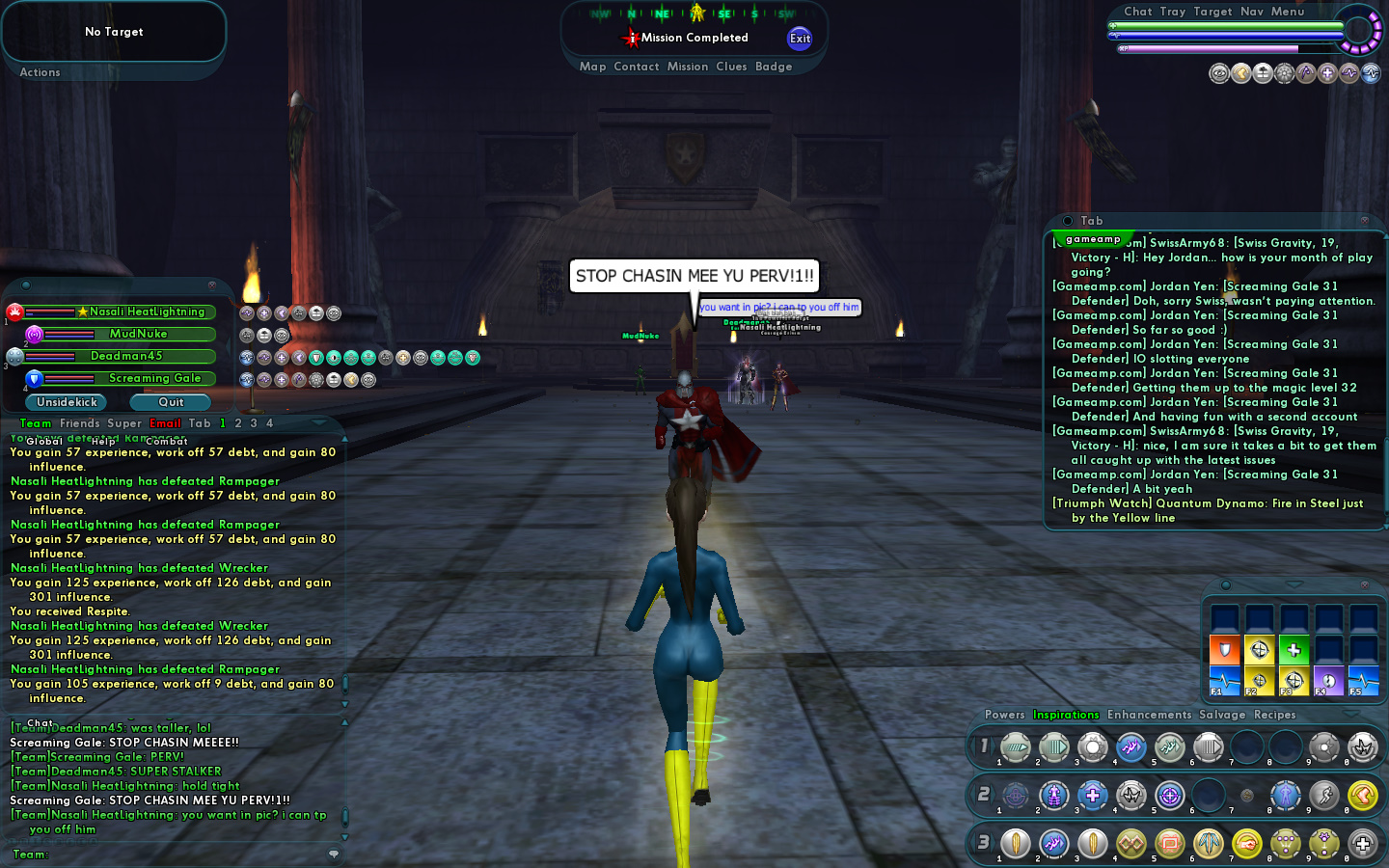Switch to the Inspirations tab

coord(1066,715)
